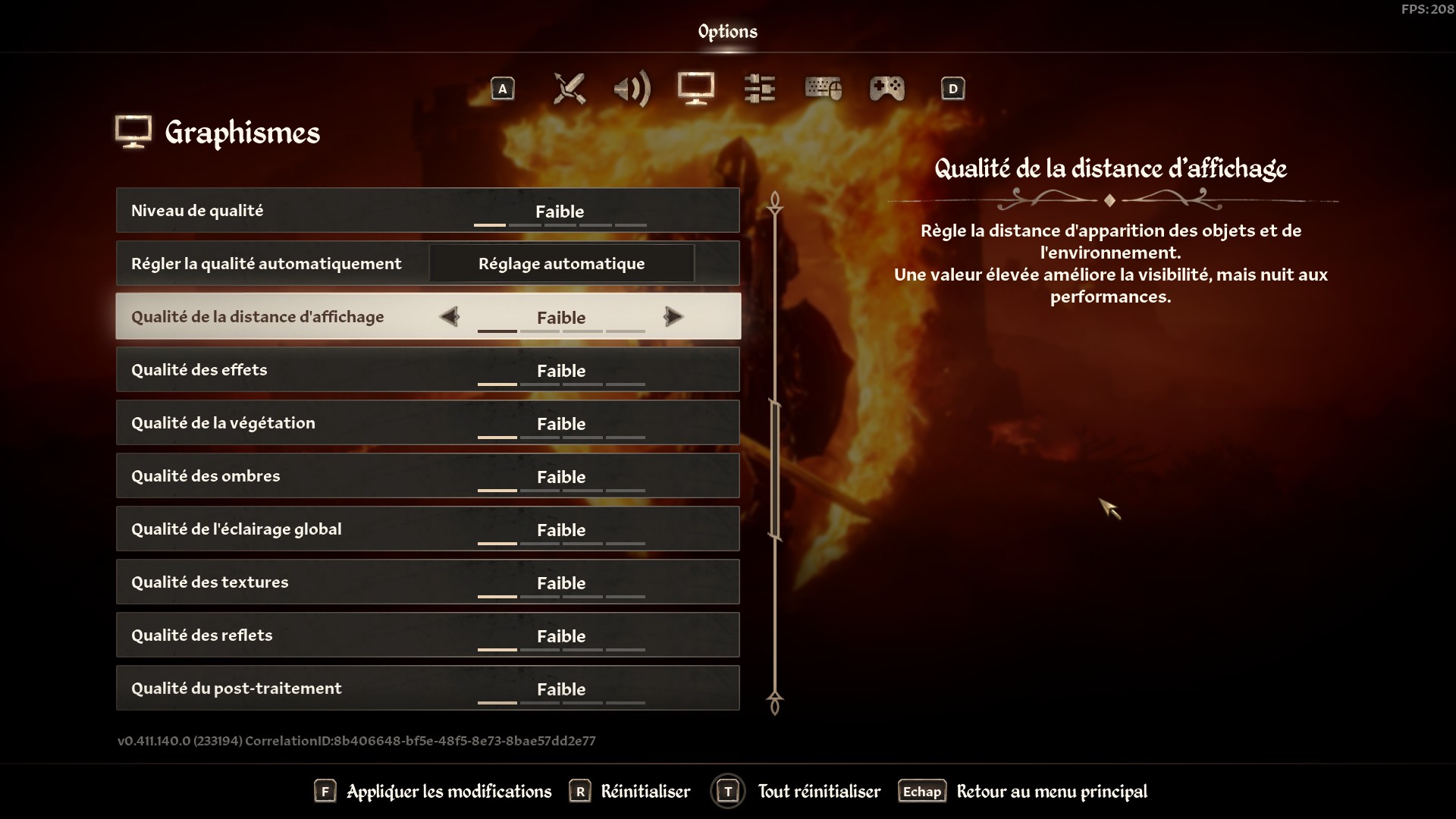Increase Qualité de la distance d'affichage with right arrow
The height and width of the screenshot is (819, 1456).
tap(673, 317)
